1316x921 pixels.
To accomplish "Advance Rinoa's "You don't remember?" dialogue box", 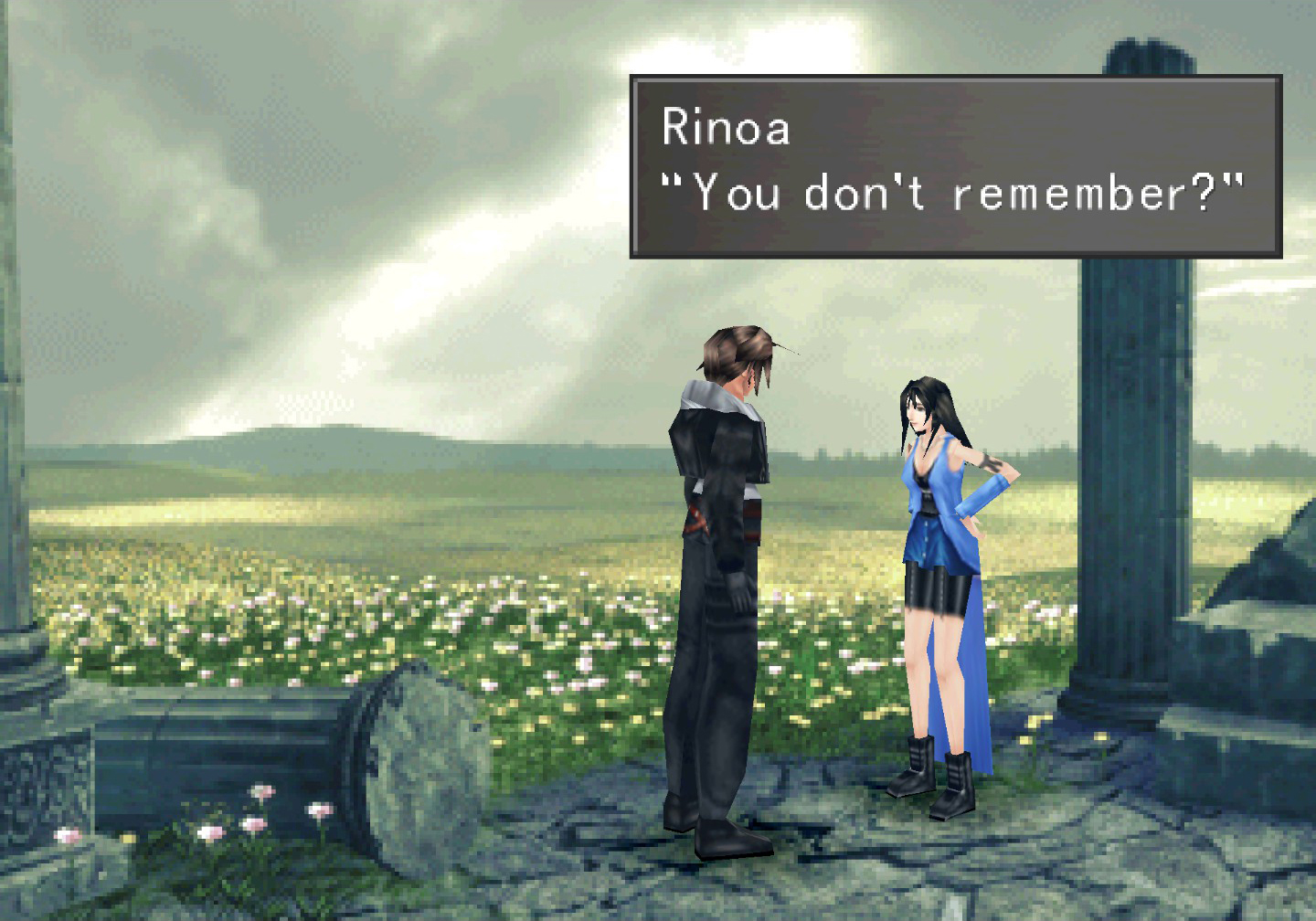I will click(955, 166).
